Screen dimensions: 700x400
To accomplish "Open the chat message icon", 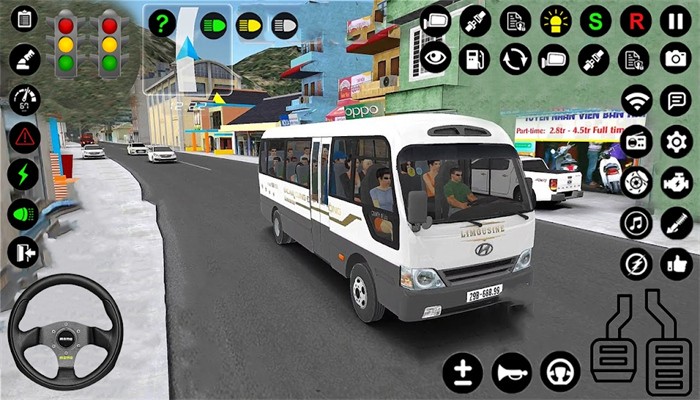I will point(676,100).
